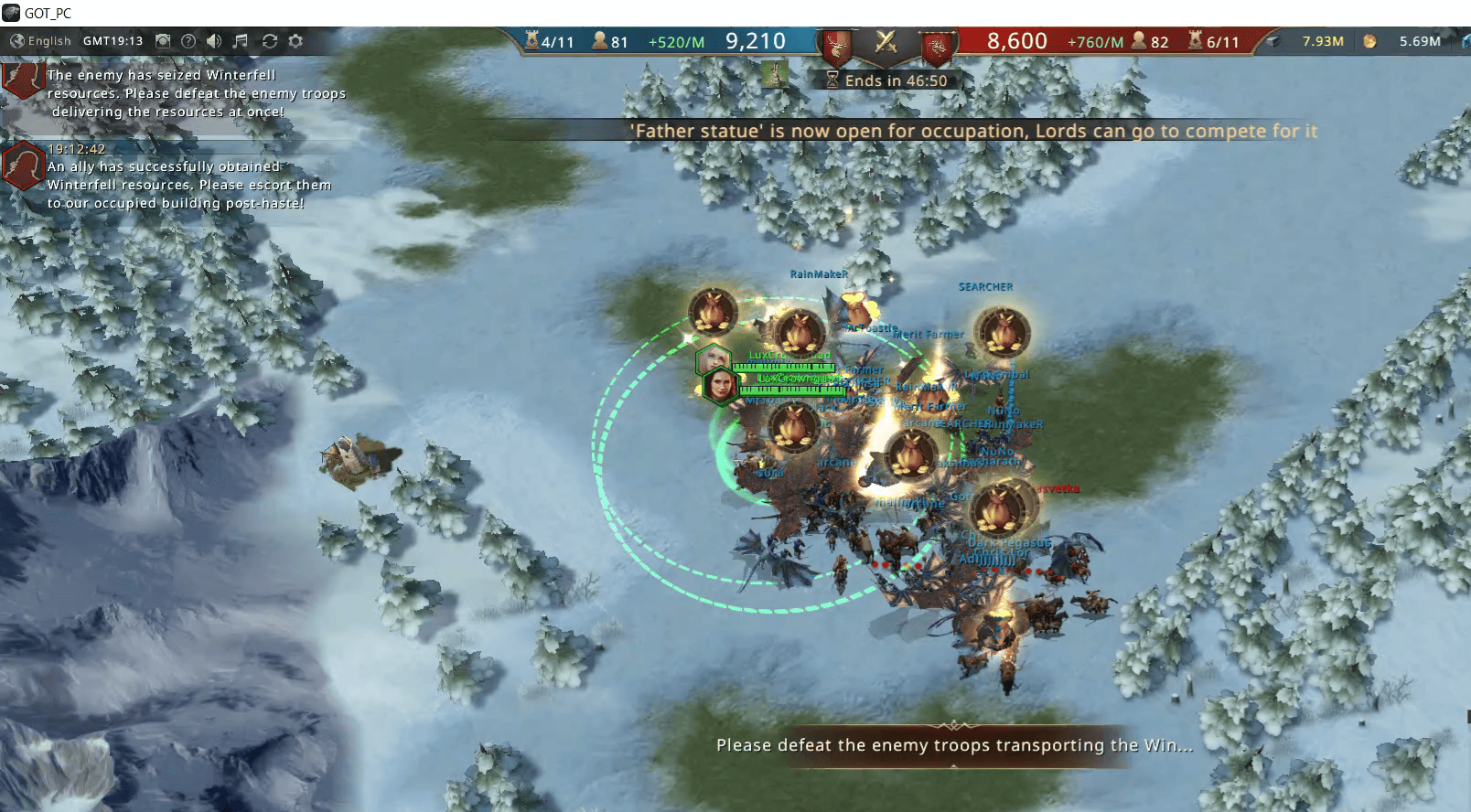This screenshot has height=812, width=1471.
Task: Click the iron ingot resource counter
Action: pyautogui.click(x=1308, y=41)
